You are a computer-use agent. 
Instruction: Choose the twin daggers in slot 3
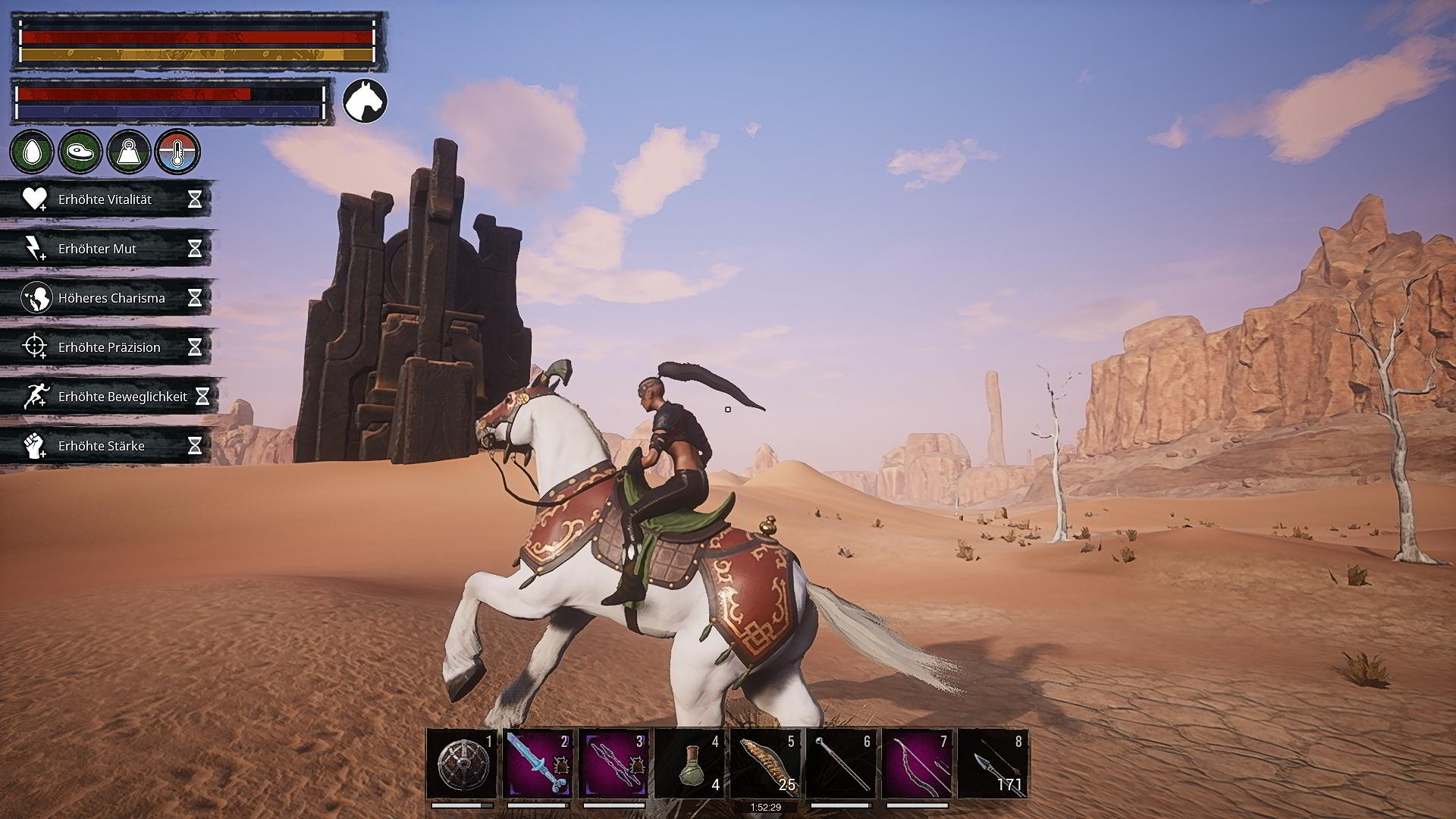(613, 764)
